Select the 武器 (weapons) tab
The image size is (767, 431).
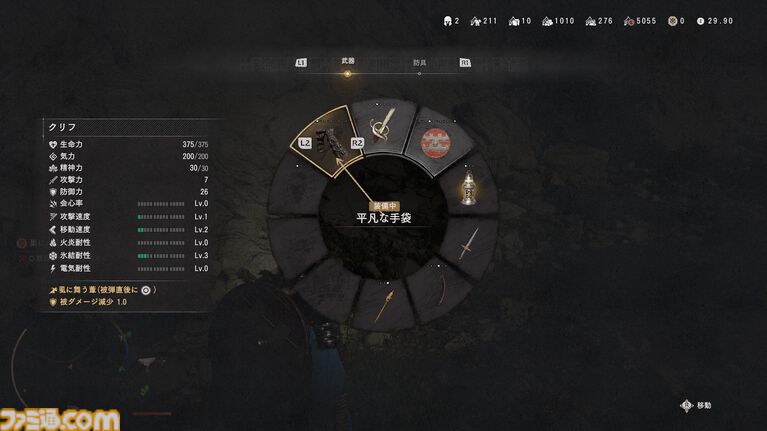[x=347, y=62]
